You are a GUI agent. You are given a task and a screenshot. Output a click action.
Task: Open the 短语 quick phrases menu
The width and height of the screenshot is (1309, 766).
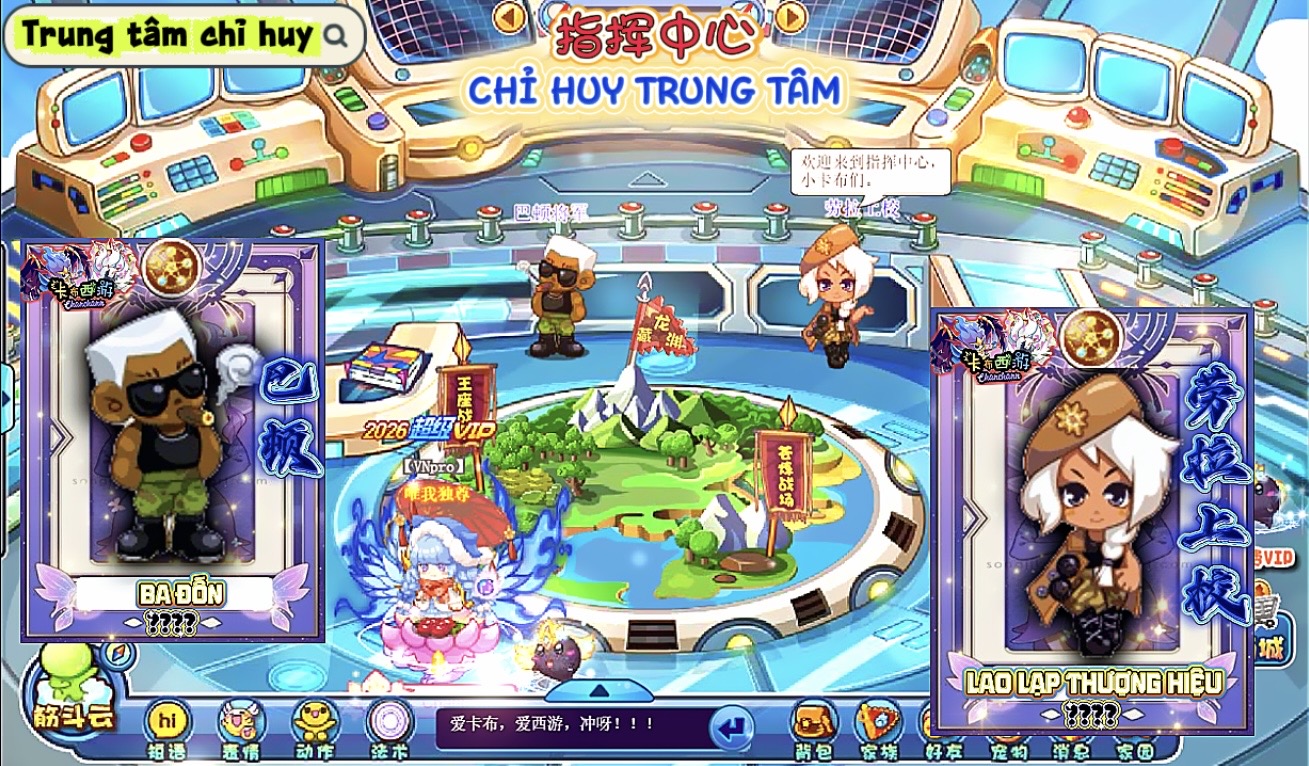pyautogui.click(x=167, y=726)
